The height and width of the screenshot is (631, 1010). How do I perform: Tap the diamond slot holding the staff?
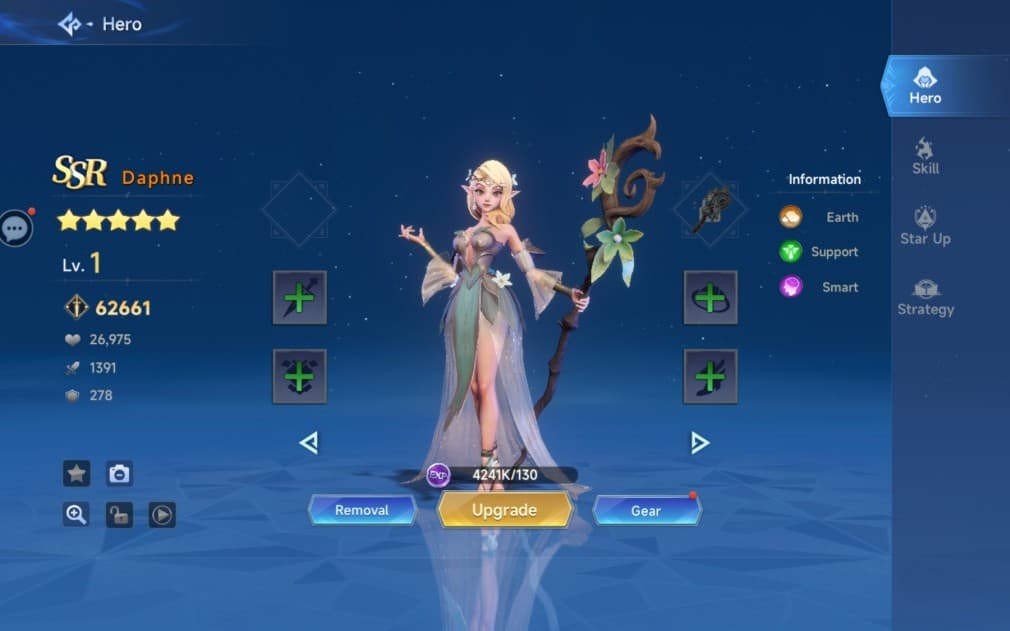tap(710, 210)
